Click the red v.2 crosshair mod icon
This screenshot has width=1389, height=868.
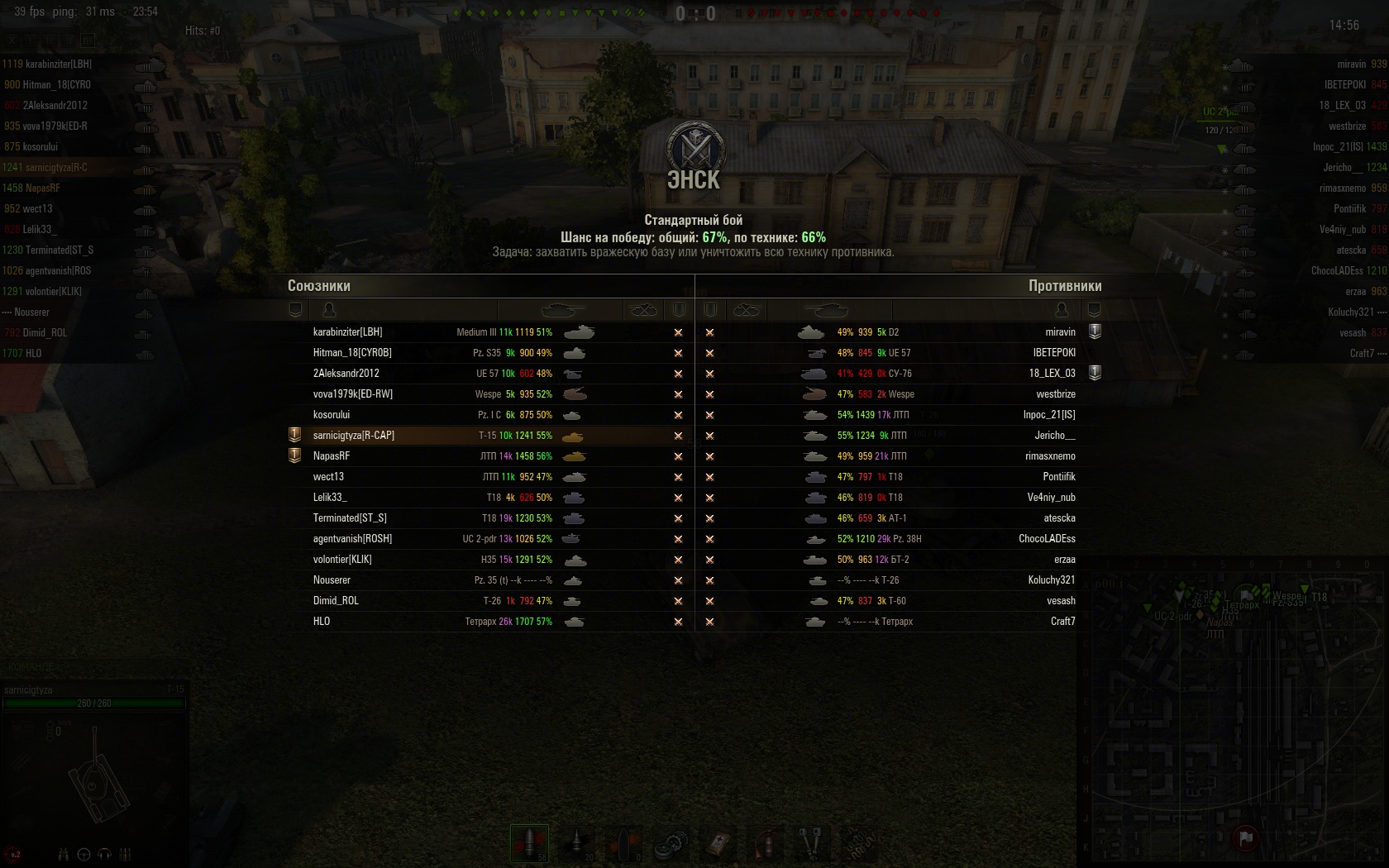click(15, 854)
